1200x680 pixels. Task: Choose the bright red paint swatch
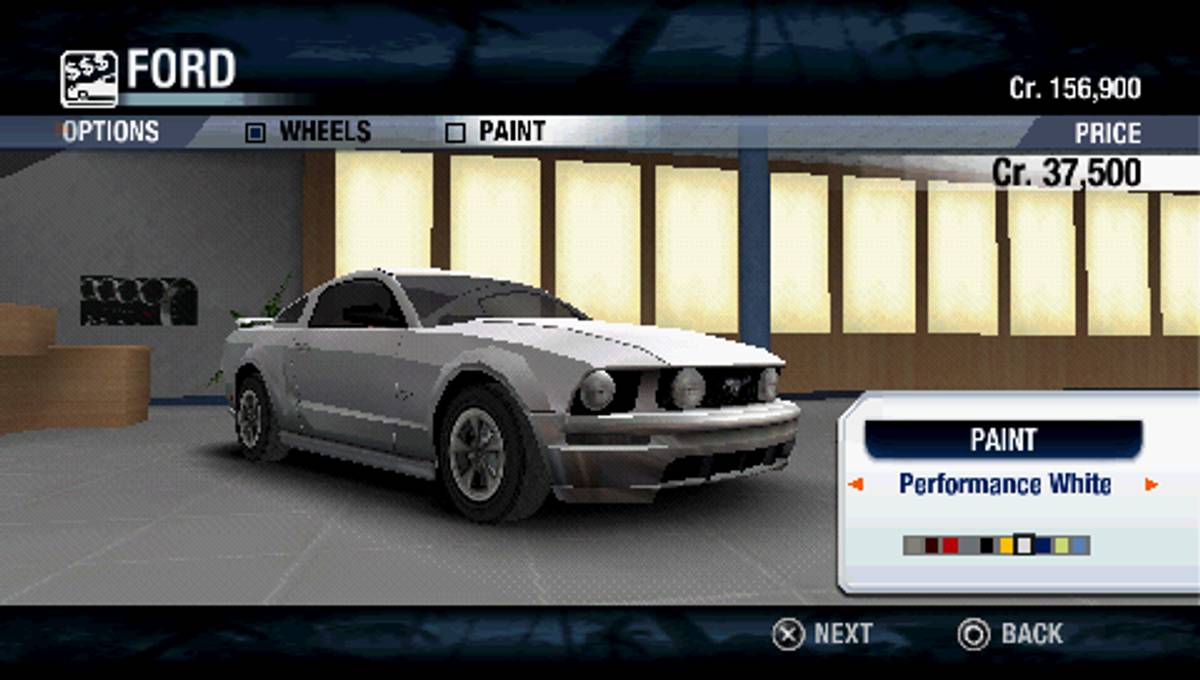[950, 545]
